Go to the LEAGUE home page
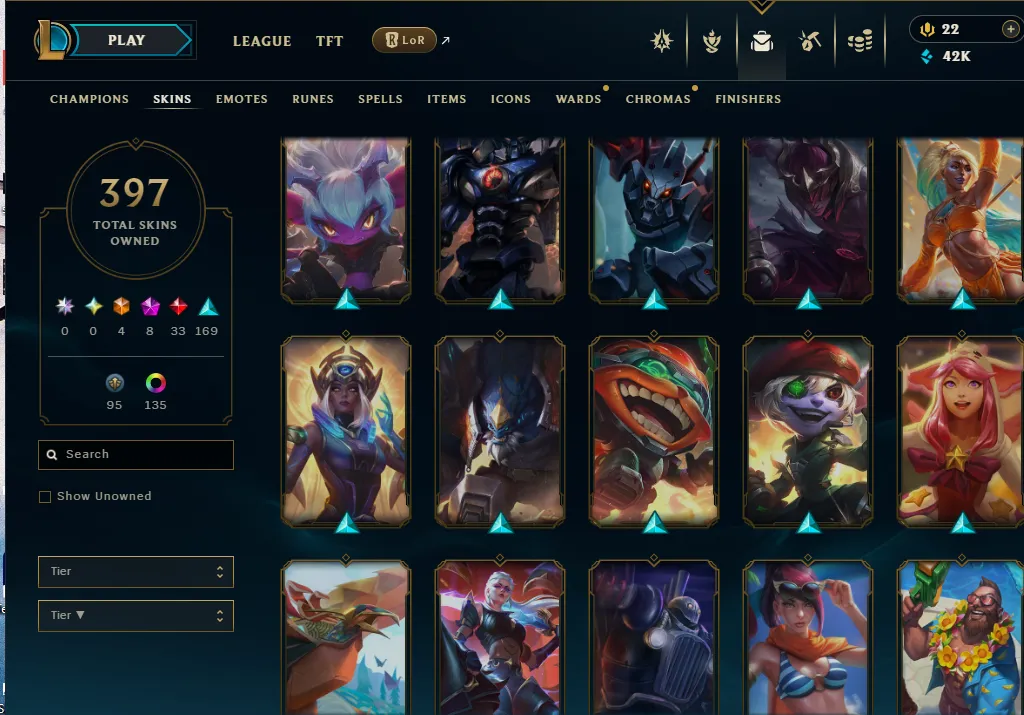This screenshot has height=715, width=1024. click(x=262, y=41)
